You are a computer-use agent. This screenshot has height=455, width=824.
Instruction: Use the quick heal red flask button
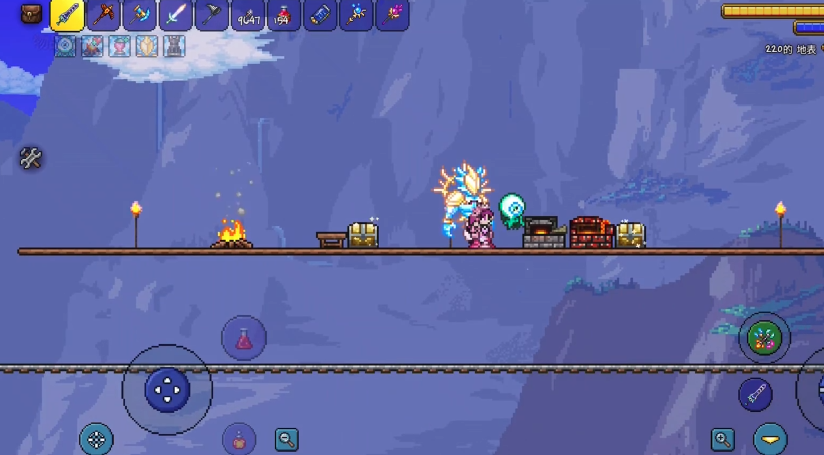click(x=244, y=338)
